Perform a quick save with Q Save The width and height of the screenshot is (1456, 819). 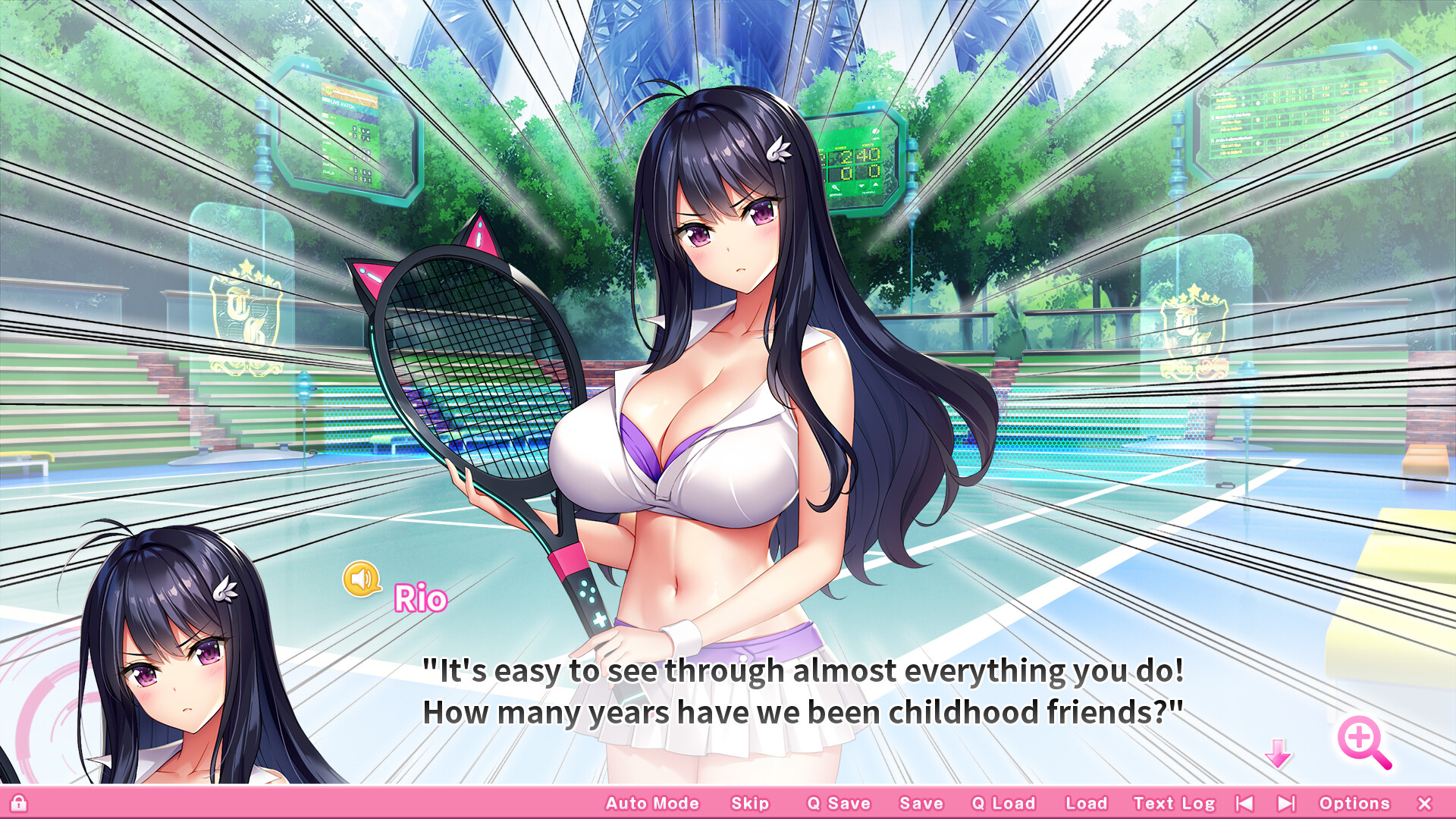point(839,802)
